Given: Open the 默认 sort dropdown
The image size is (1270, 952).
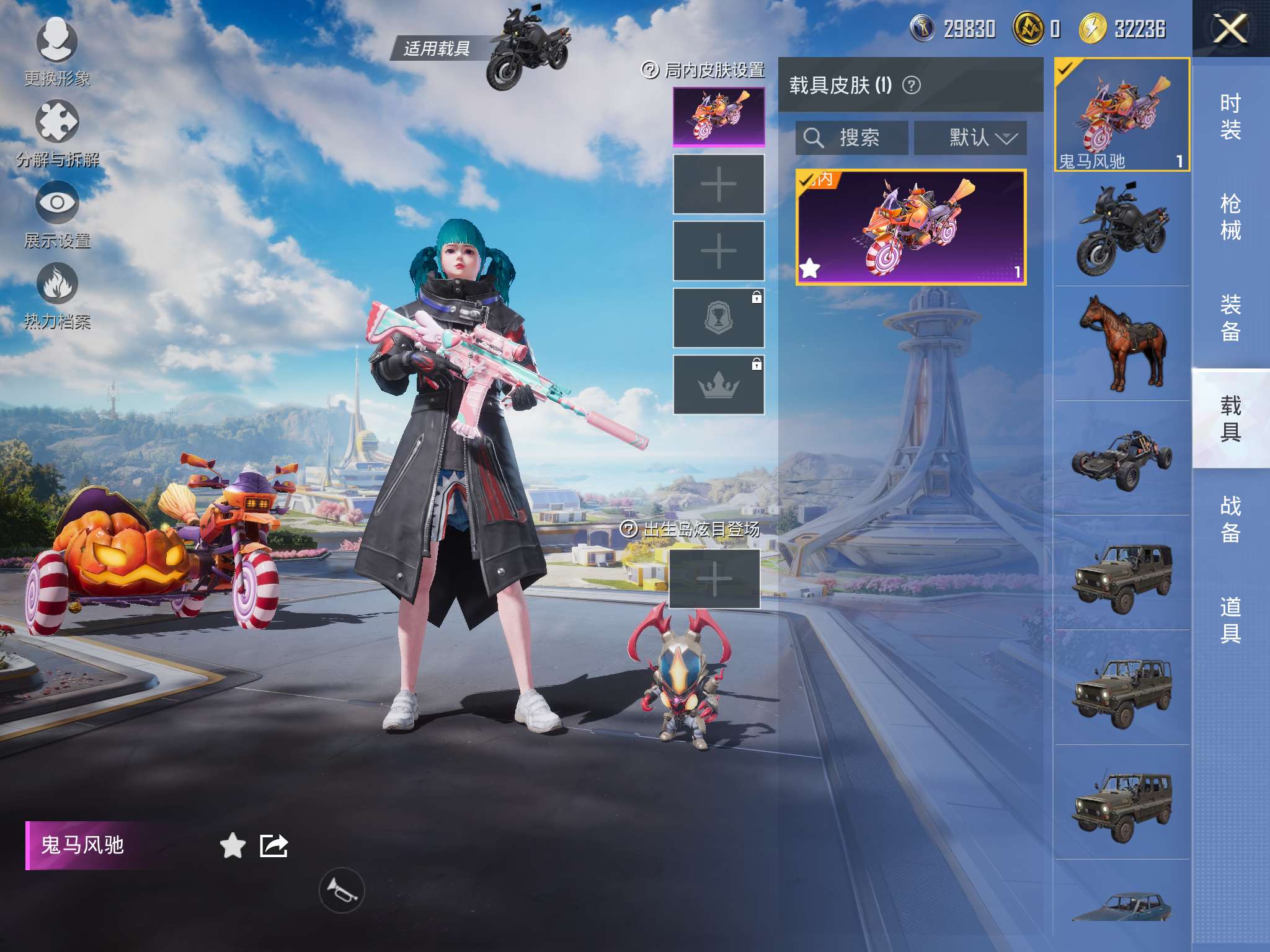Looking at the screenshot, I should pyautogui.click(x=970, y=138).
